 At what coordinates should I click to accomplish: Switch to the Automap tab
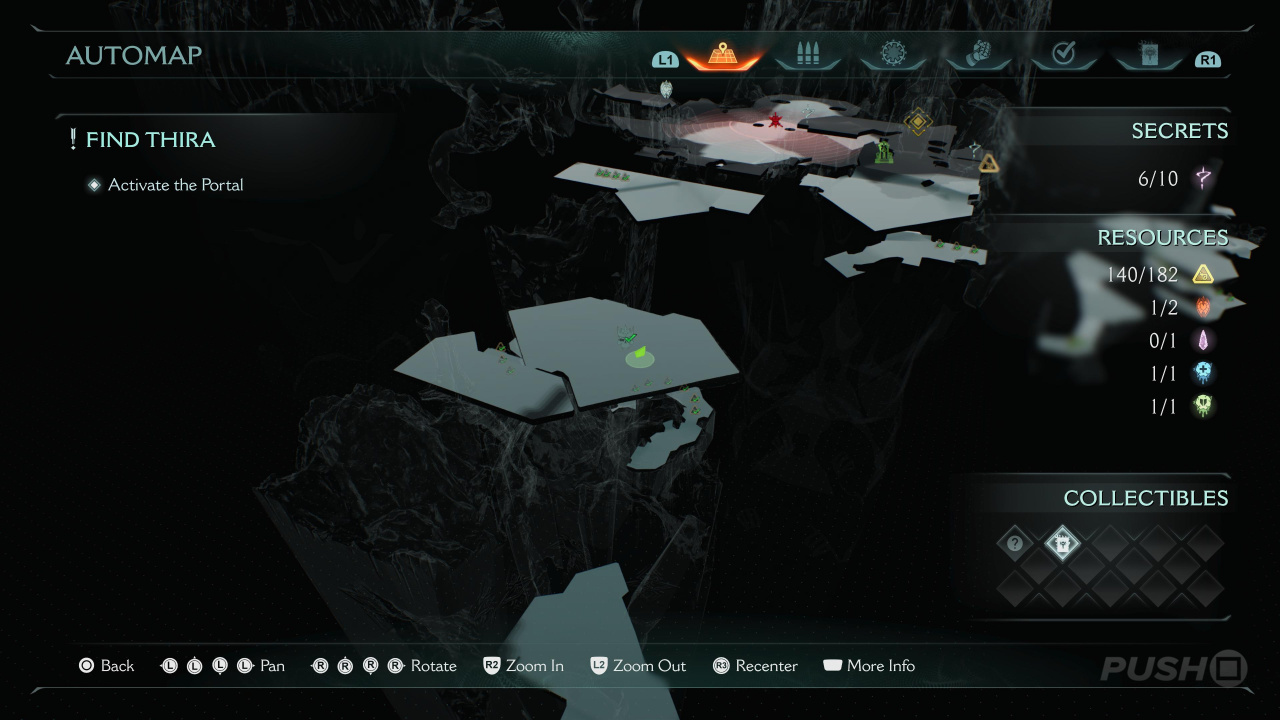(722, 55)
